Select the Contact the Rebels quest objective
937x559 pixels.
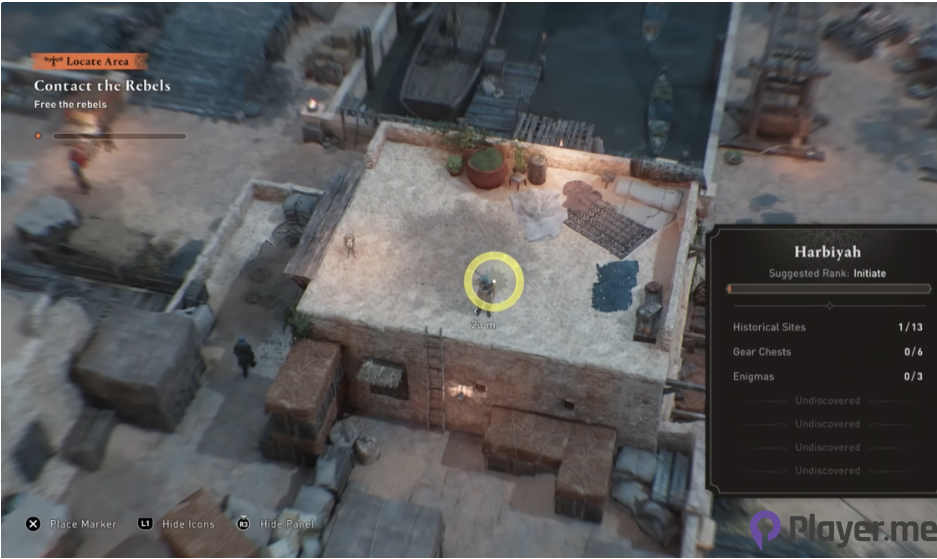coord(102,86)
